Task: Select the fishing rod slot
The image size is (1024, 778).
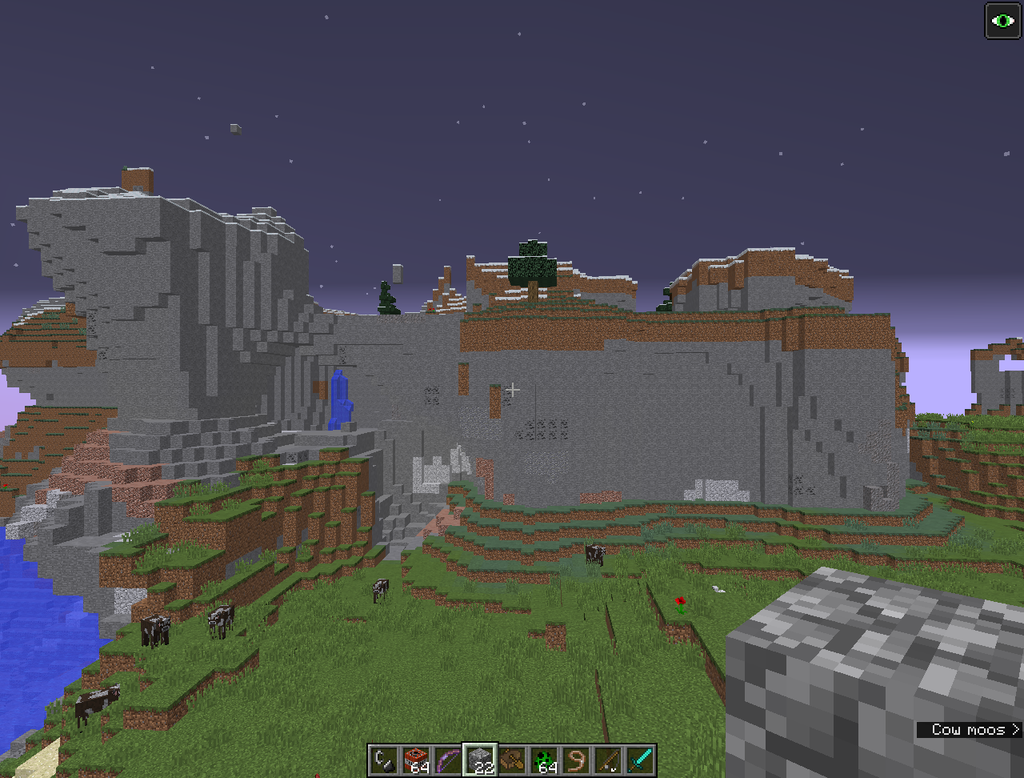Action: (x=609, y=761)
